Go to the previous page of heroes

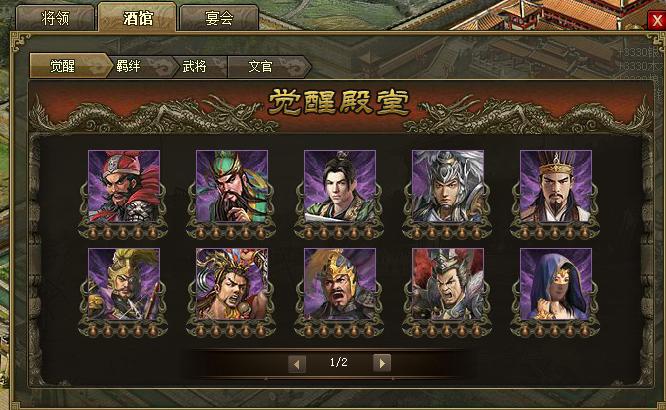(x=296, y=363)
